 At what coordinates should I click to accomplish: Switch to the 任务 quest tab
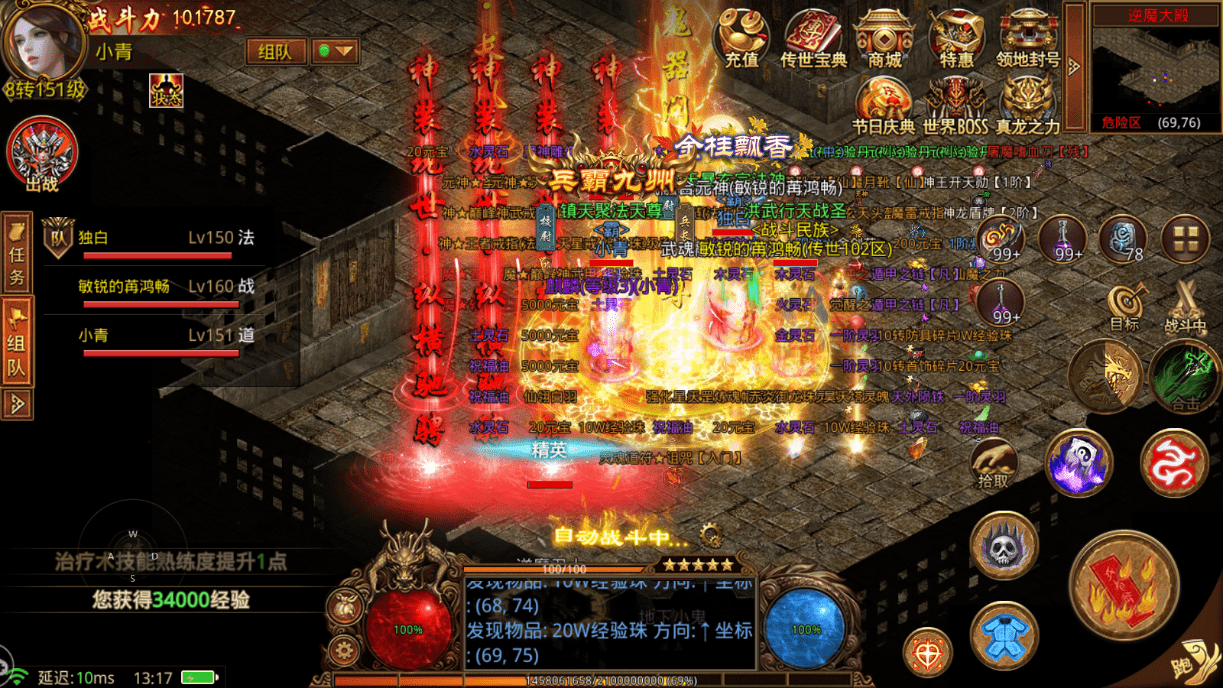[17, 254]
